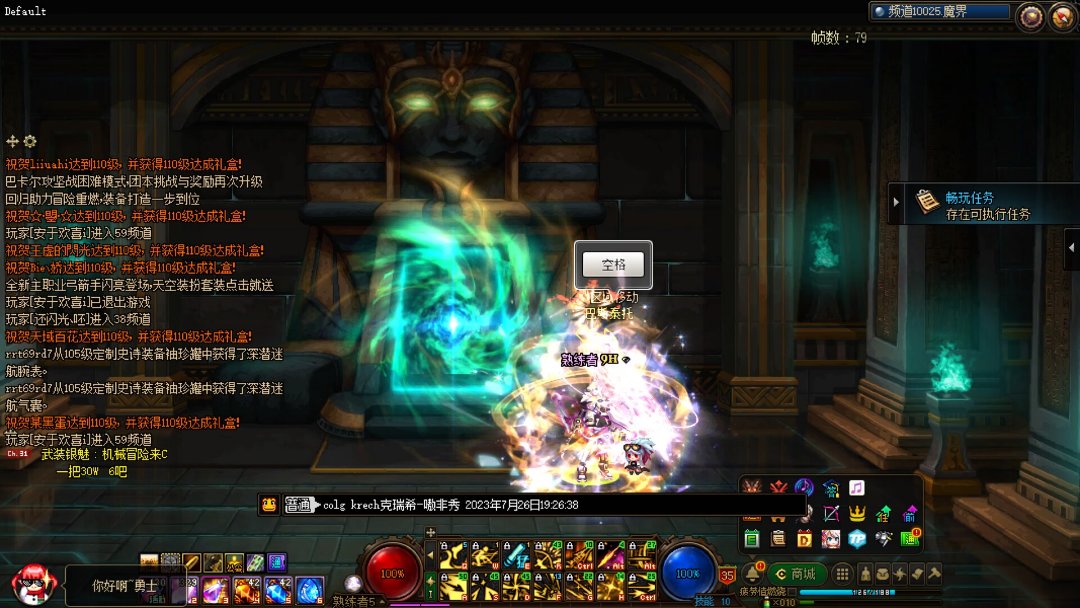Screen dimensions: 1080x608
Task: Open the green E calendar icon
Action: click(x=752, y=538)
